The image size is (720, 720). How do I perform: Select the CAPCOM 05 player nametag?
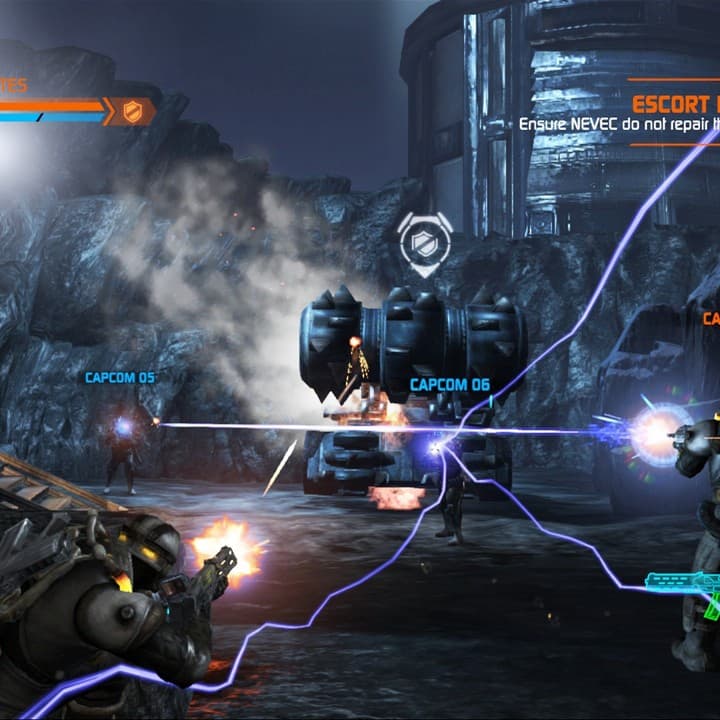point(120,378)
